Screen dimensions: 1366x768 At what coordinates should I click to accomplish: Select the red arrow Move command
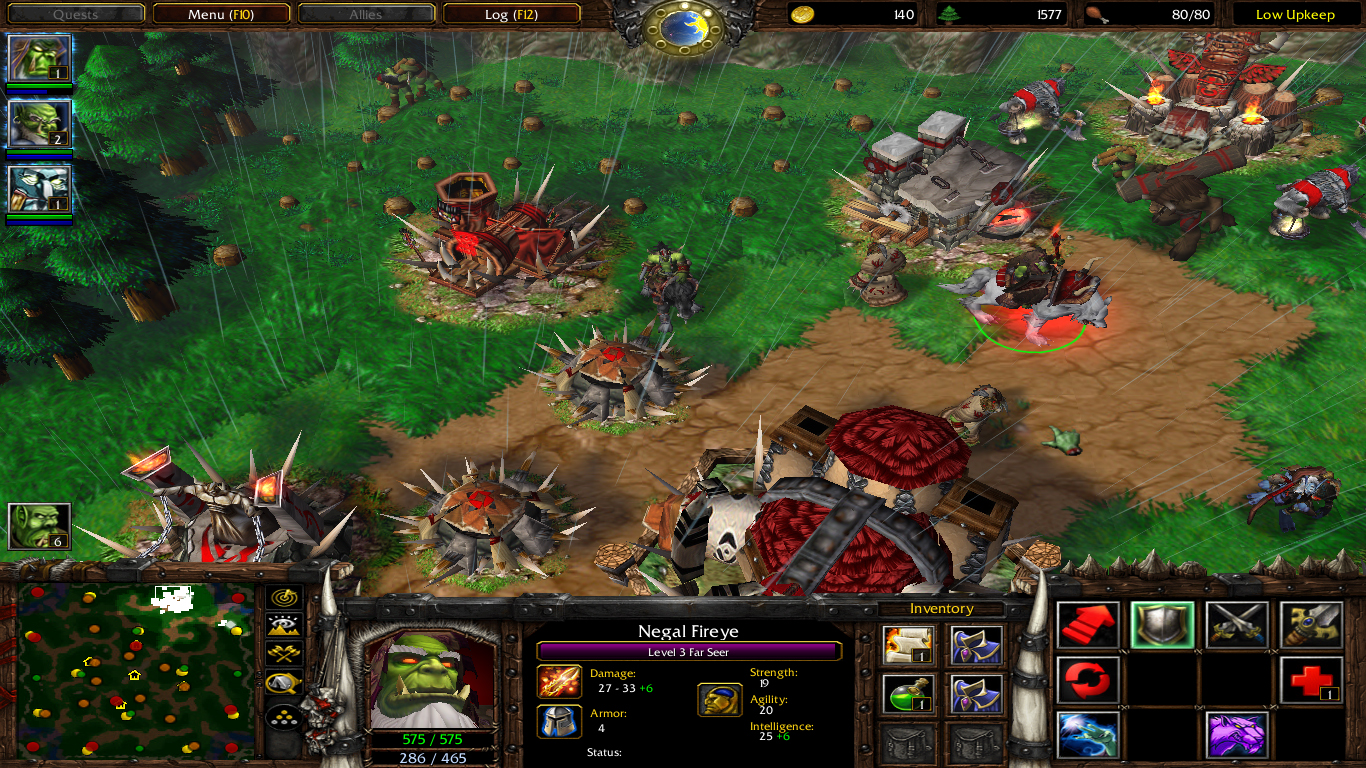coord(1088,625)
